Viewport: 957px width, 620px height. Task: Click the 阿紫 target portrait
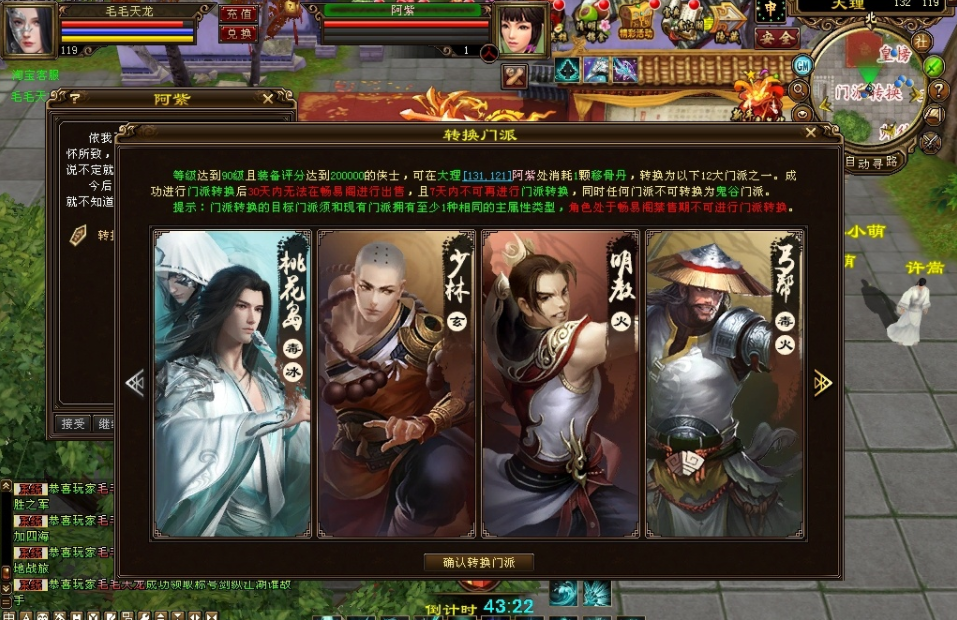tap(519, 28)
